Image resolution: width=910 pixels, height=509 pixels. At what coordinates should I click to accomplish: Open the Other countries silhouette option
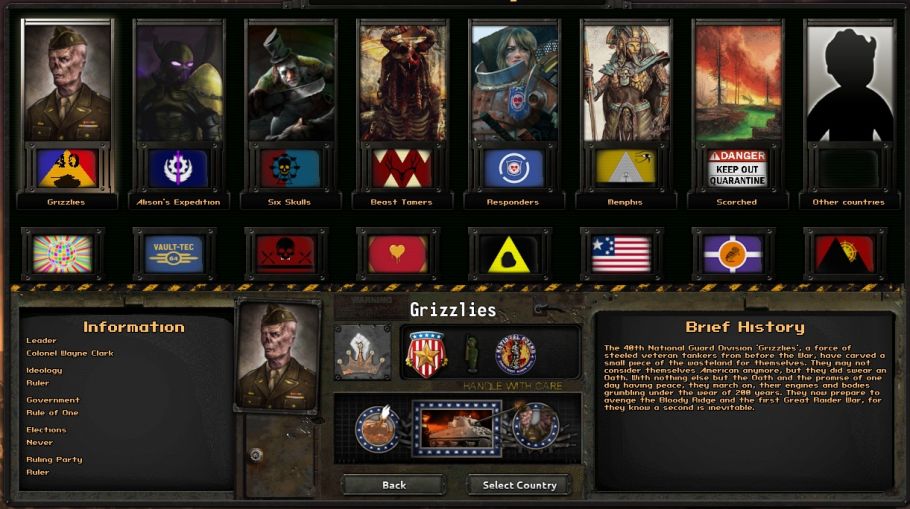coord(849,85)
